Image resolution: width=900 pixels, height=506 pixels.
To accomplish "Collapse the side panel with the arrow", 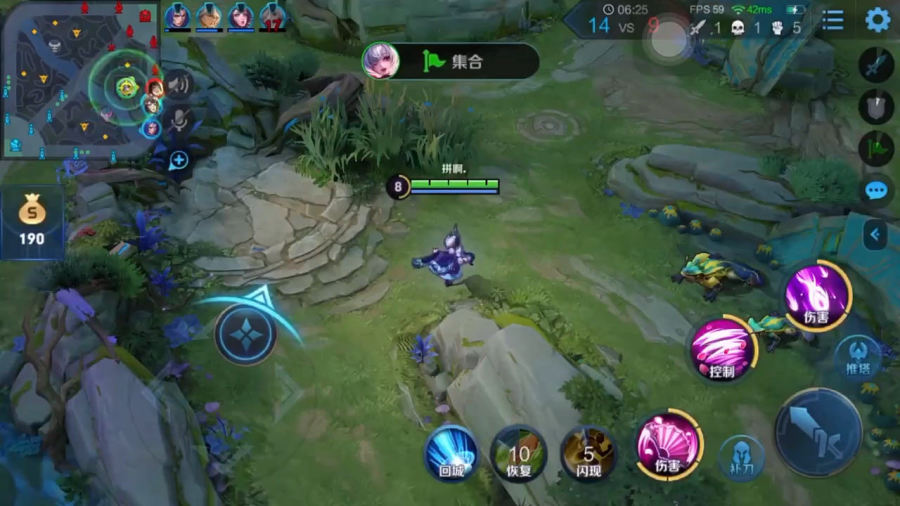I will (875, 235).
